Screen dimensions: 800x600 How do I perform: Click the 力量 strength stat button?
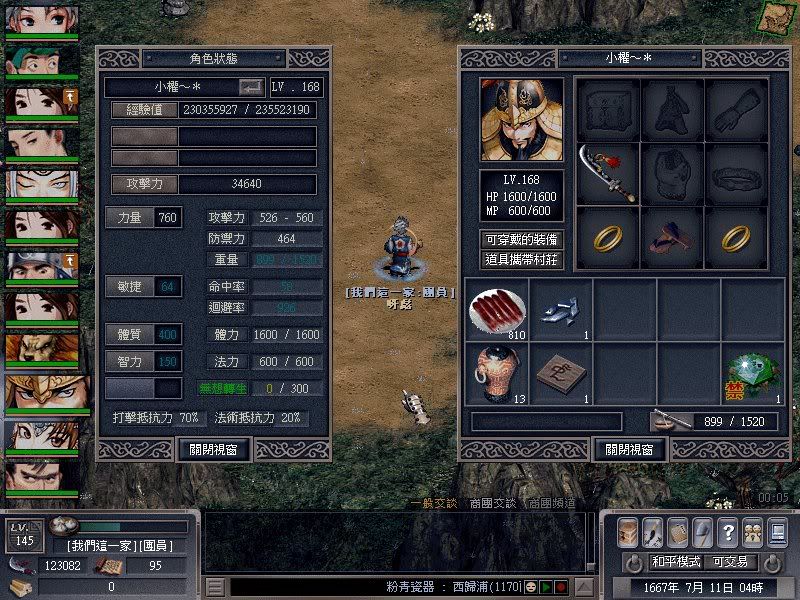pos(130,217)
